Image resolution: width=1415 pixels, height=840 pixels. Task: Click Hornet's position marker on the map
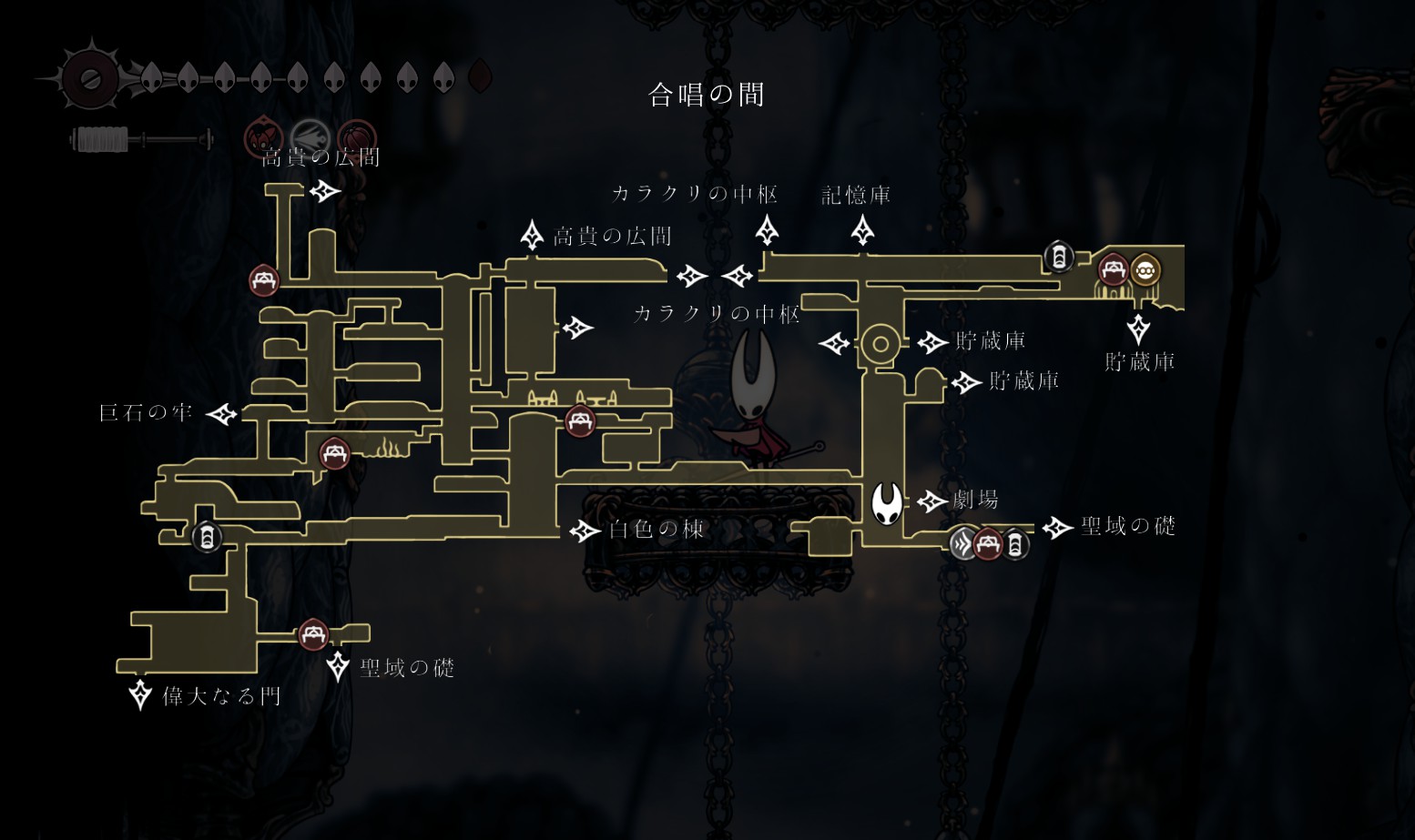pos(887,503)
